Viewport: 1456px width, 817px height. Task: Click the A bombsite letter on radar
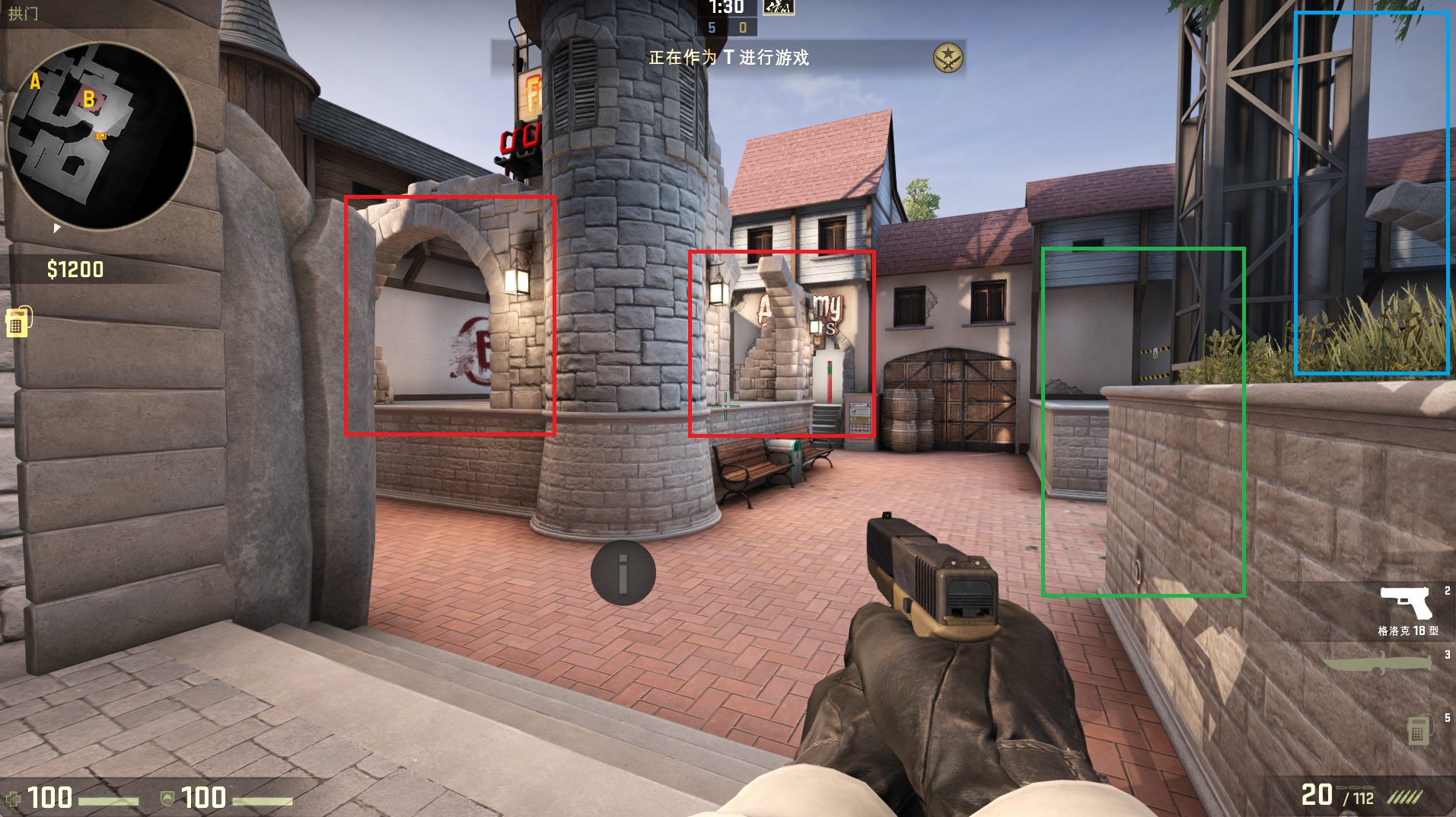(33, 81)
